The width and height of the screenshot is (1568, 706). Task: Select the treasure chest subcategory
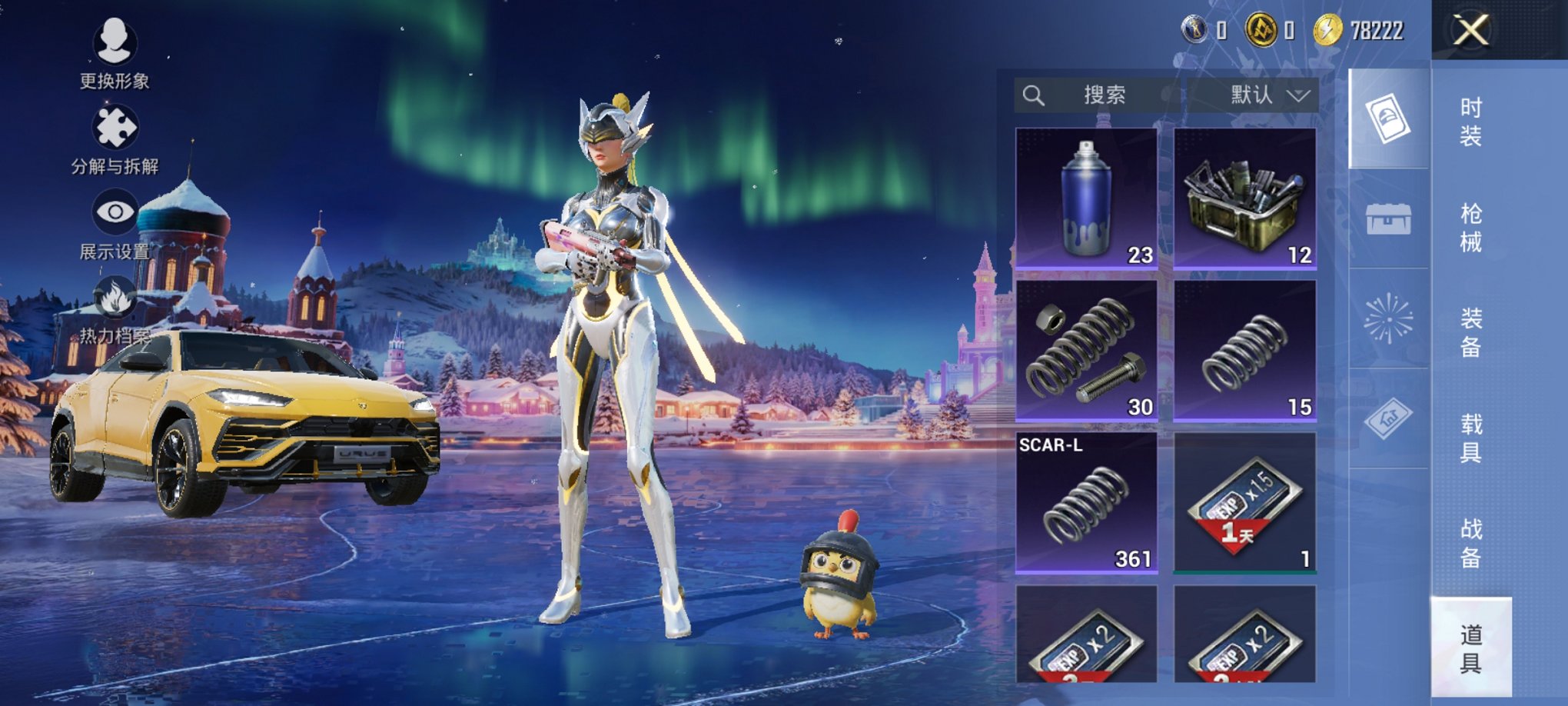tap(1388, 219)
